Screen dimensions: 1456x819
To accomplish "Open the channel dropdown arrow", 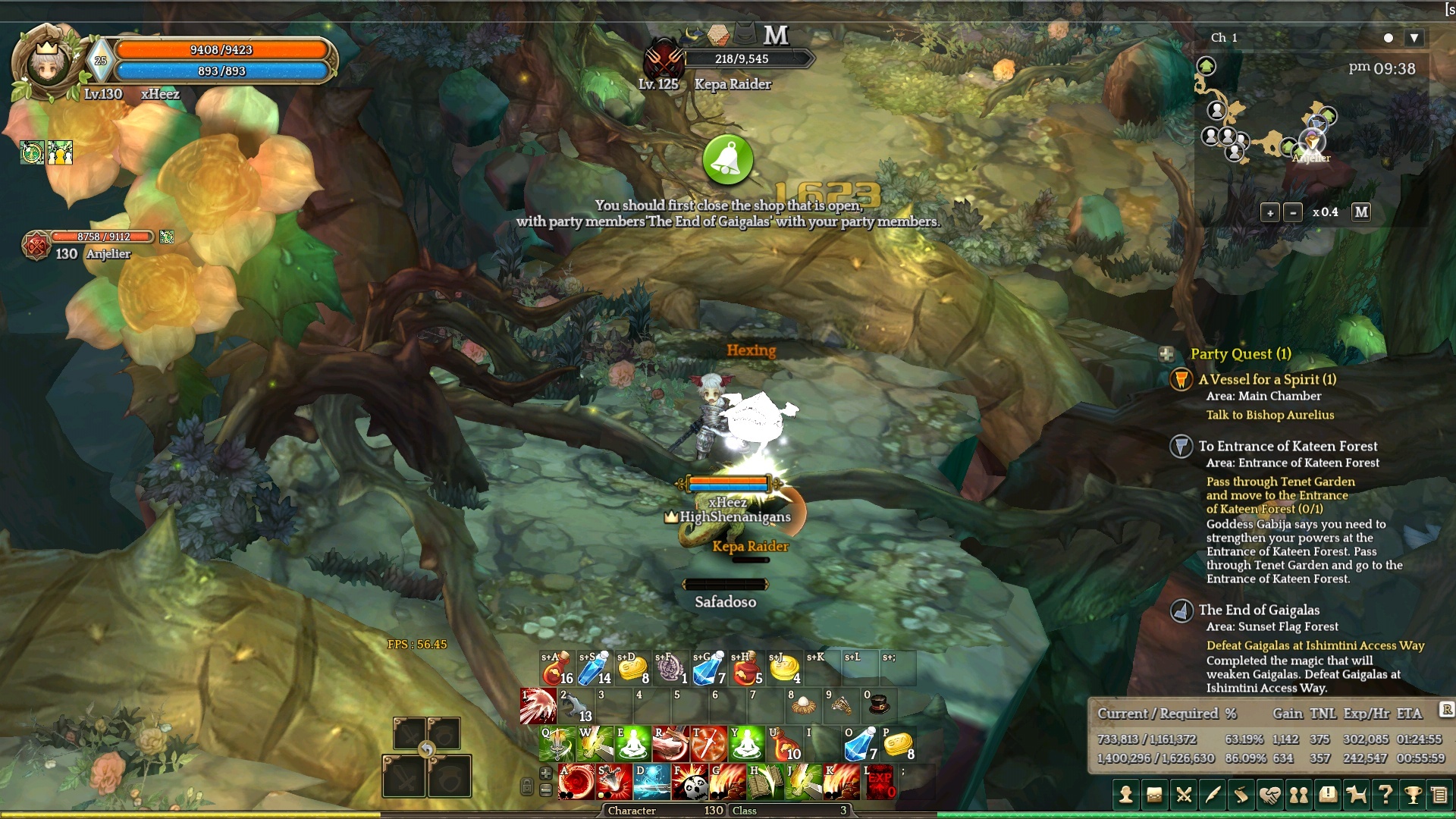I will tap(1414, 38).
